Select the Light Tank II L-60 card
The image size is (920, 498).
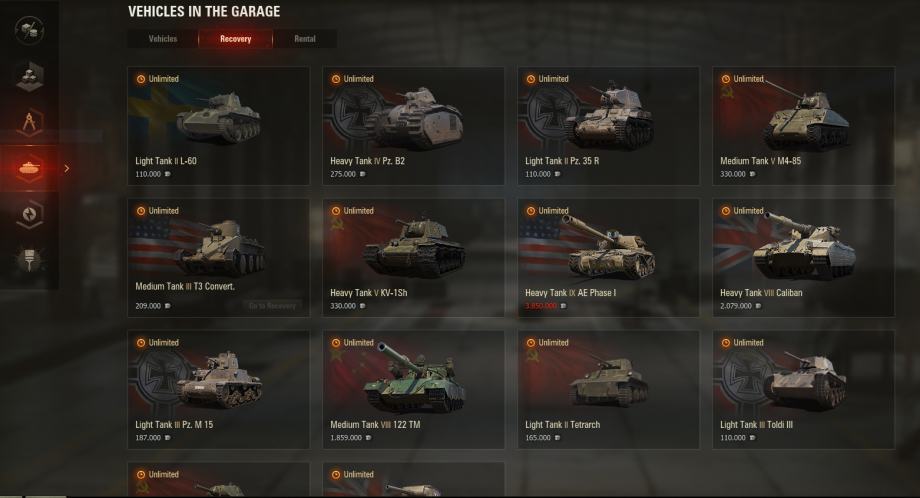click(218, 125)
